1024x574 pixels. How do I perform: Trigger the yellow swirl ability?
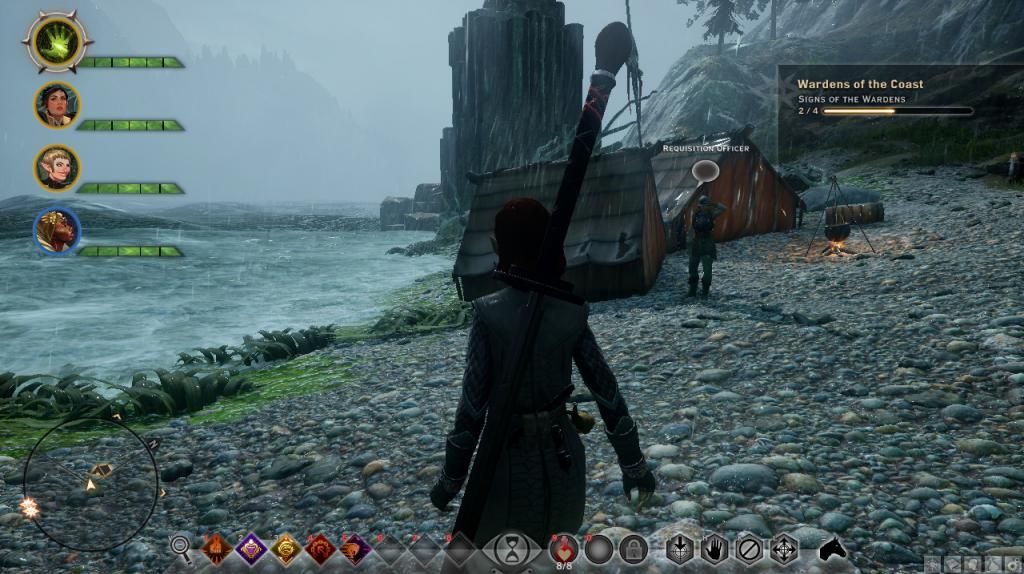286,548
